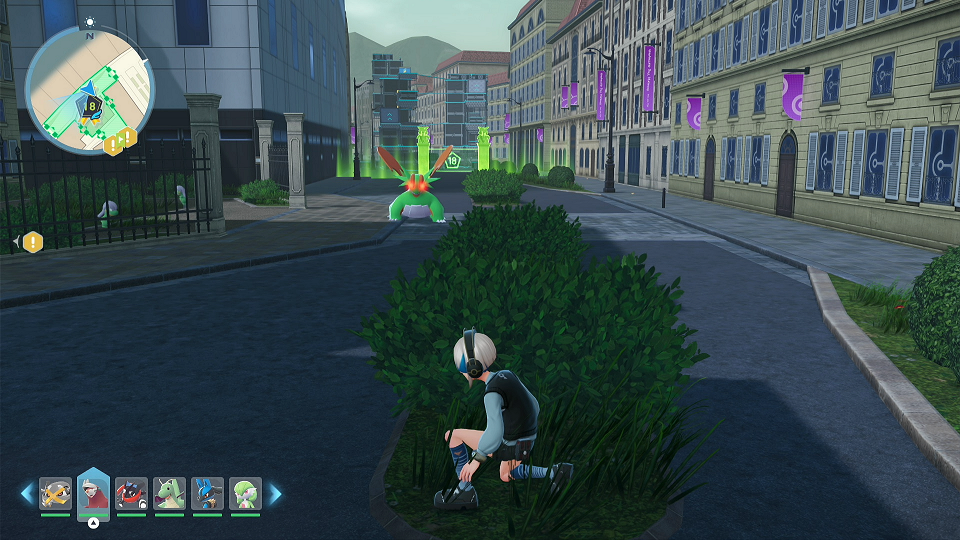Screen dimensions: 960x540
Task: Select the black and red Pokémon slot
Action: tap(132, 493)
